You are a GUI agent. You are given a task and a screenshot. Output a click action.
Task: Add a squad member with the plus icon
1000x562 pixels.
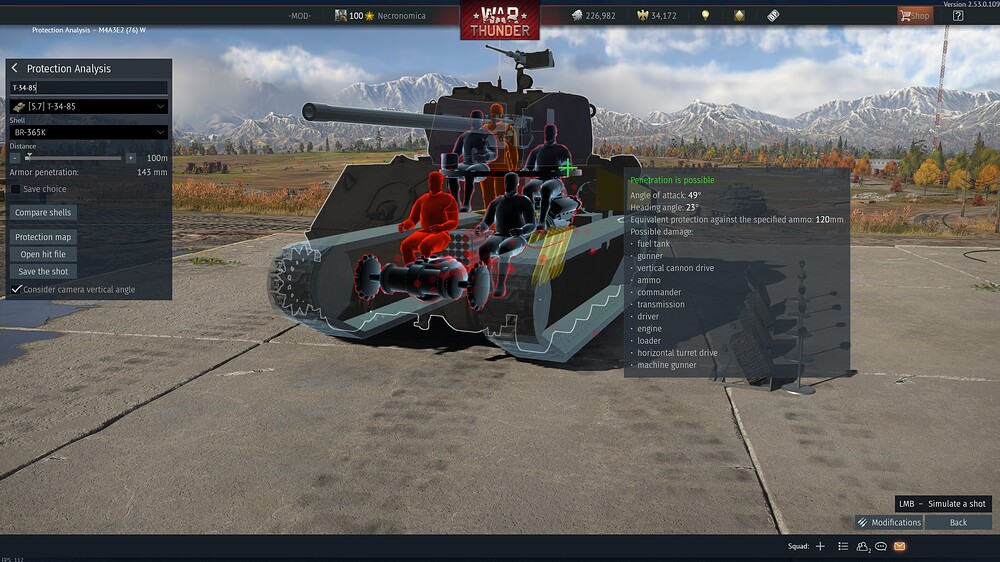820,546
